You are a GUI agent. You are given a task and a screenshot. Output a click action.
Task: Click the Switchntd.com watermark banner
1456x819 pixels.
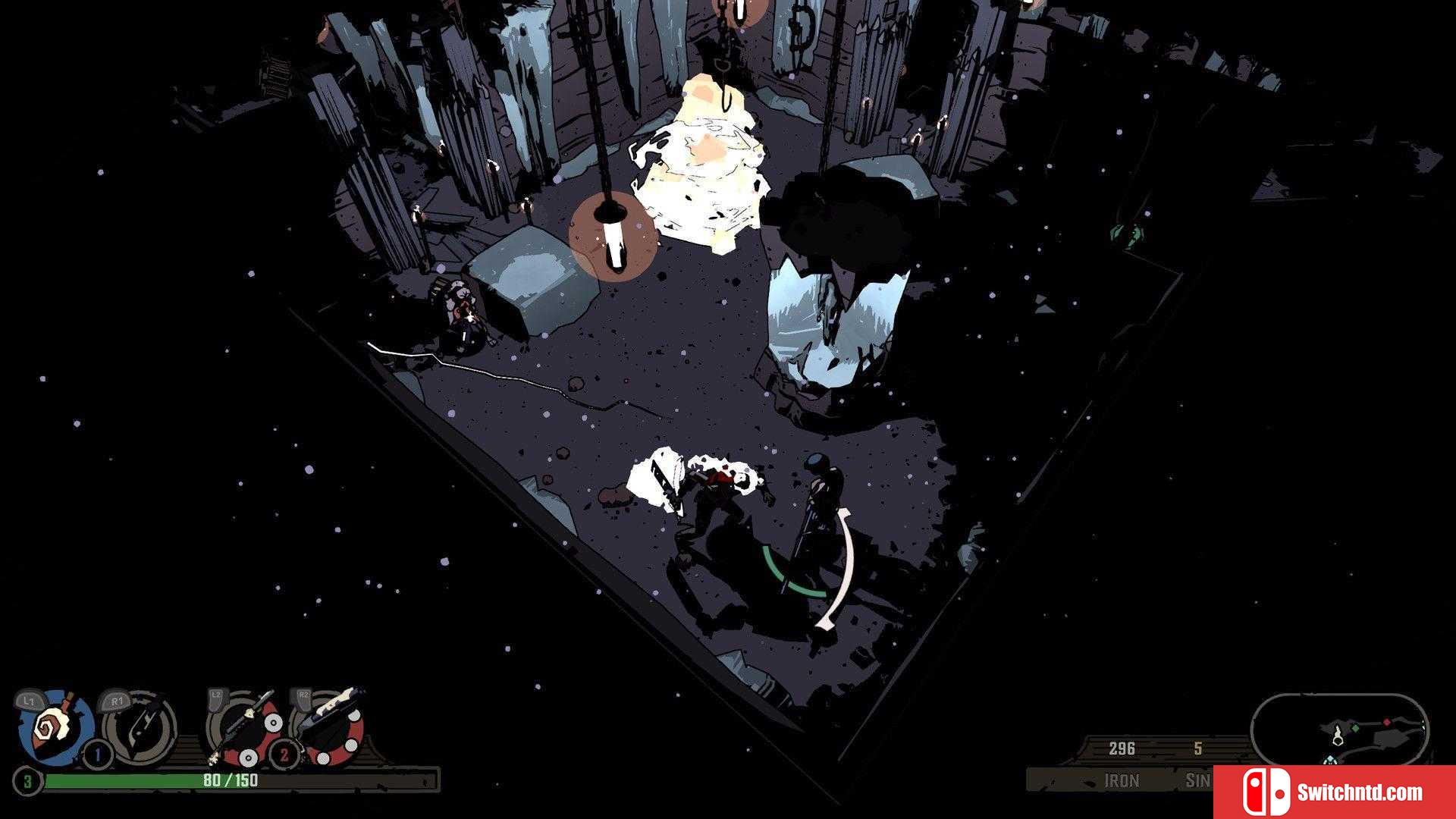pyautogui.click(x=1335, y=792)
